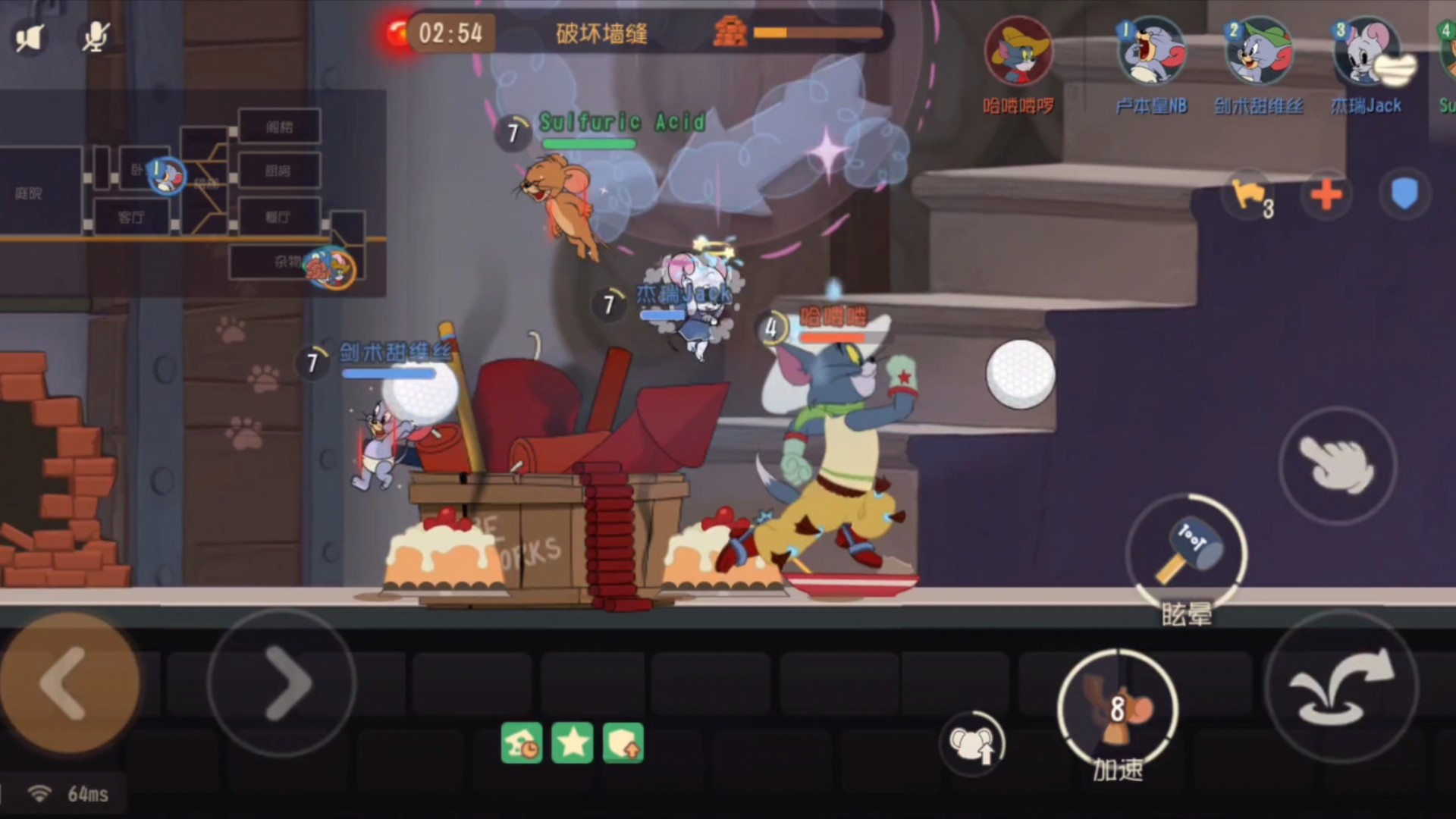Activate the 加速 speed-up skill
Image resolution: width=1456 pixels, height=819 pixels.
pyautogui.click(x=1117, y=709)
